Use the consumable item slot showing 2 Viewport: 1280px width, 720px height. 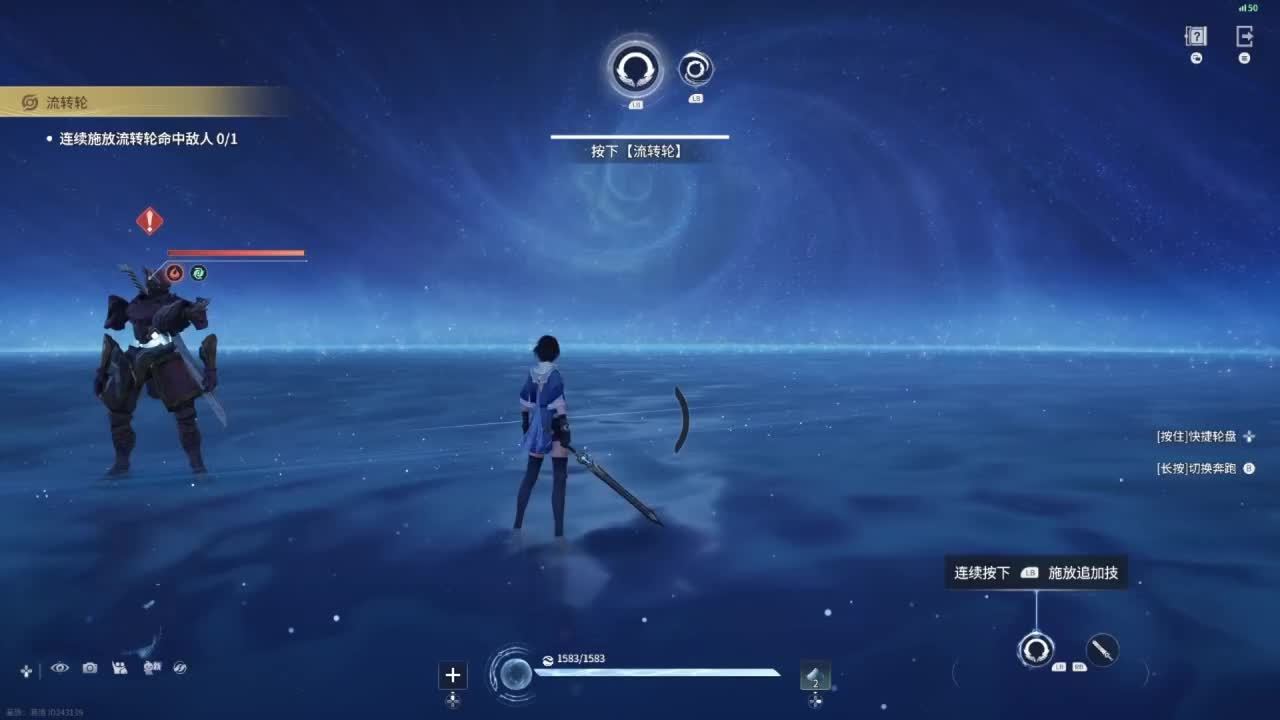[x=815, y=677]
